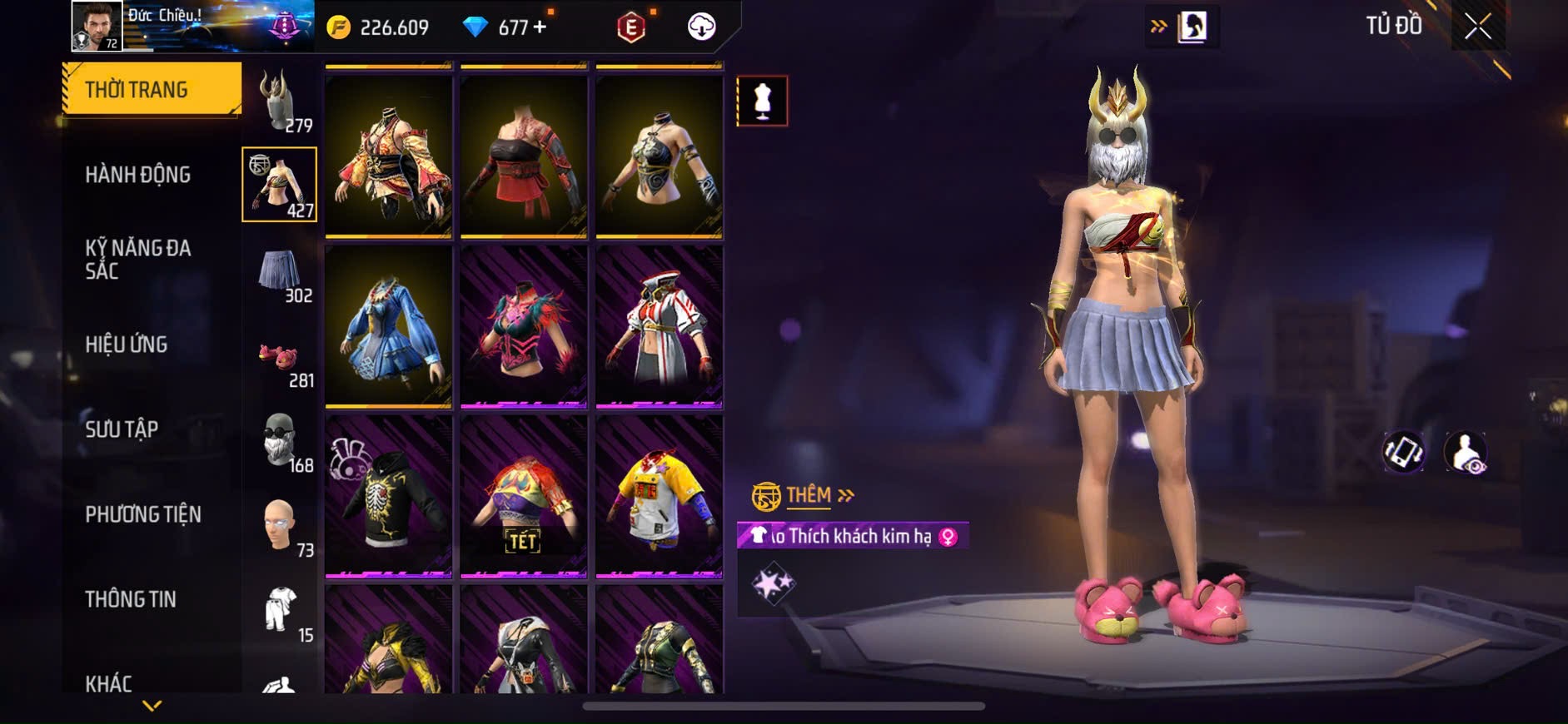Close the wardrobe with the X button
1568x724 pixels.
tap(1477, 27)
